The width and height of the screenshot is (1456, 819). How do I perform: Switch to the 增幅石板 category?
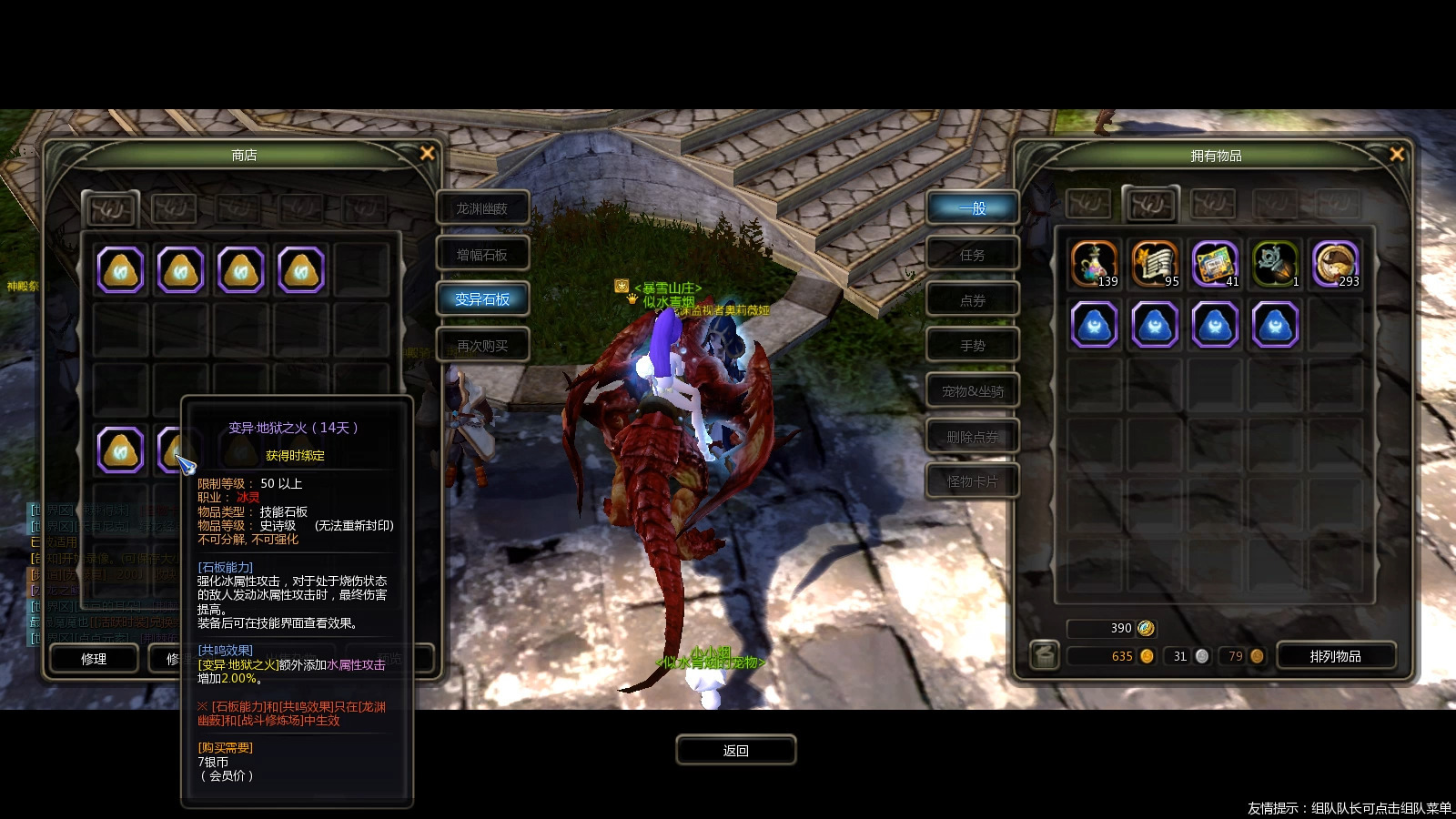click(482, 255)
